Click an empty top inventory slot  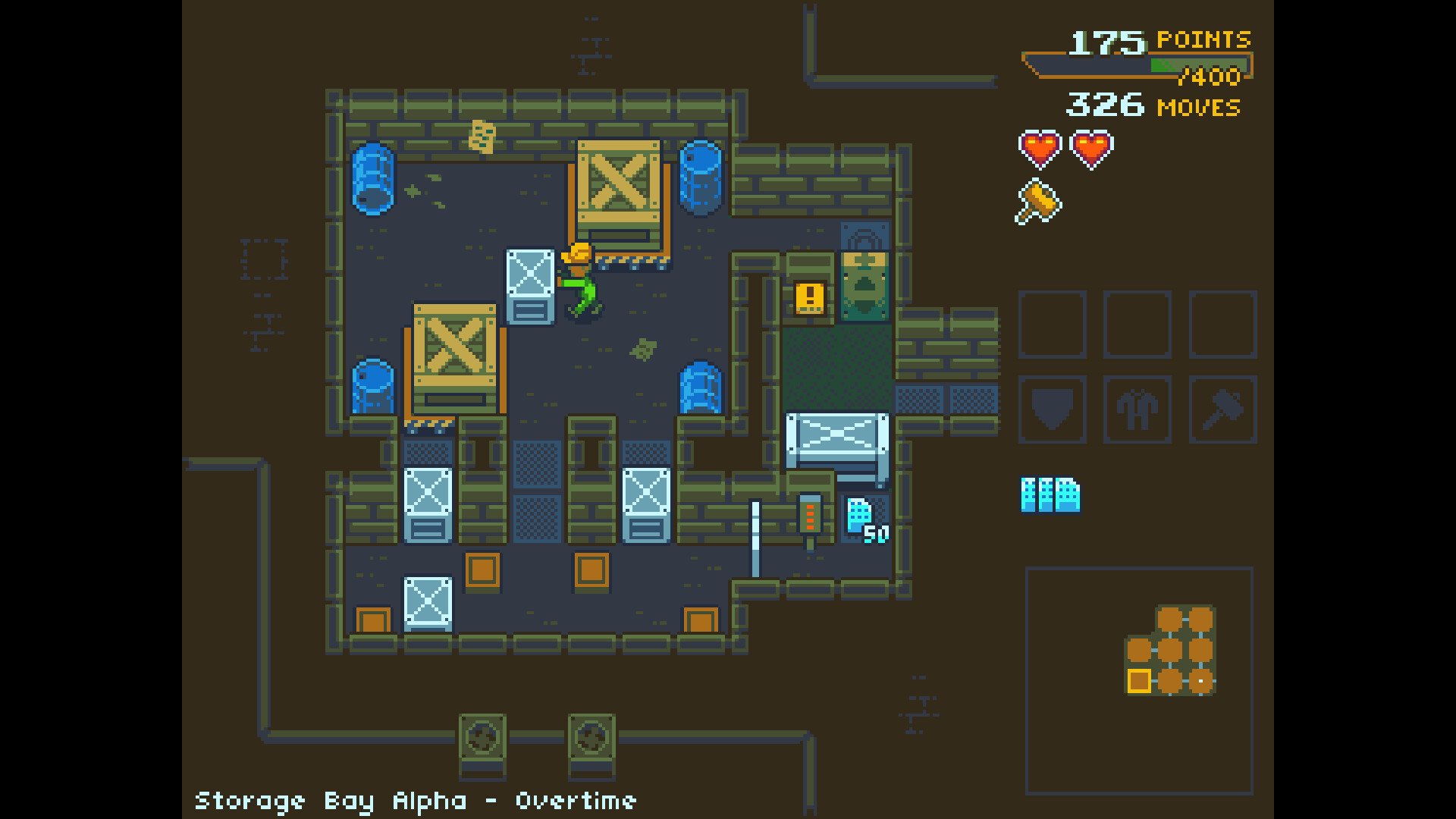click(x=1051, y=322)
